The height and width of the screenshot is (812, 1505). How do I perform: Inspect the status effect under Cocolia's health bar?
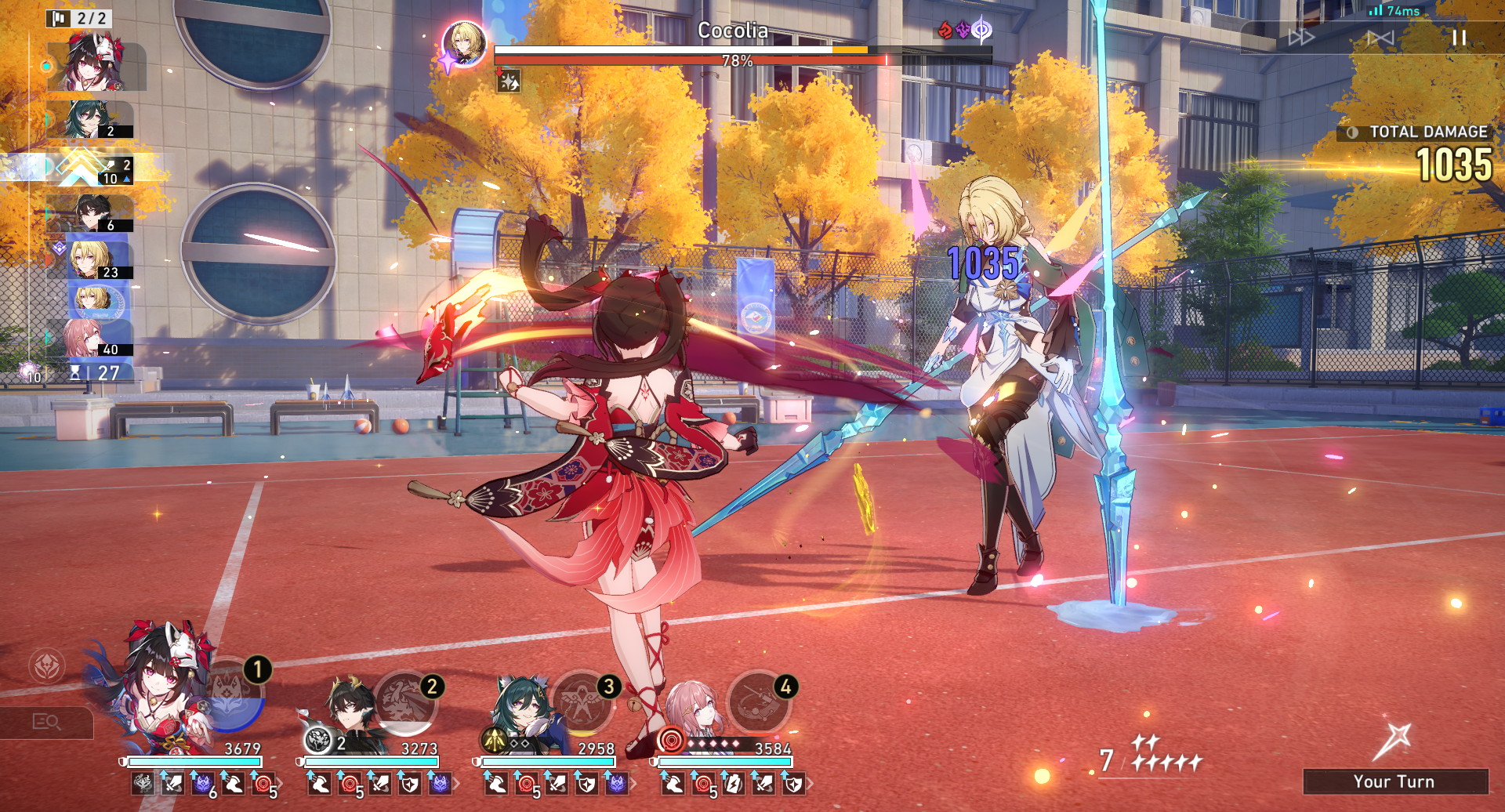509,82
